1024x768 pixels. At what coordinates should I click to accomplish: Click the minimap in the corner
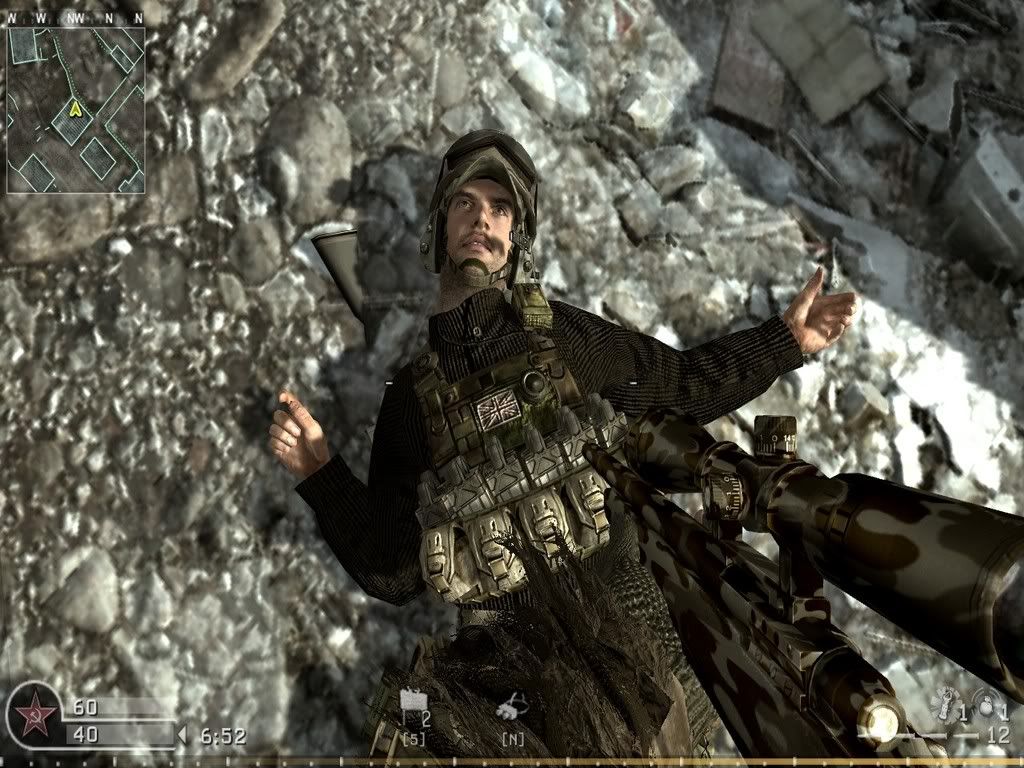click(76, 109)
